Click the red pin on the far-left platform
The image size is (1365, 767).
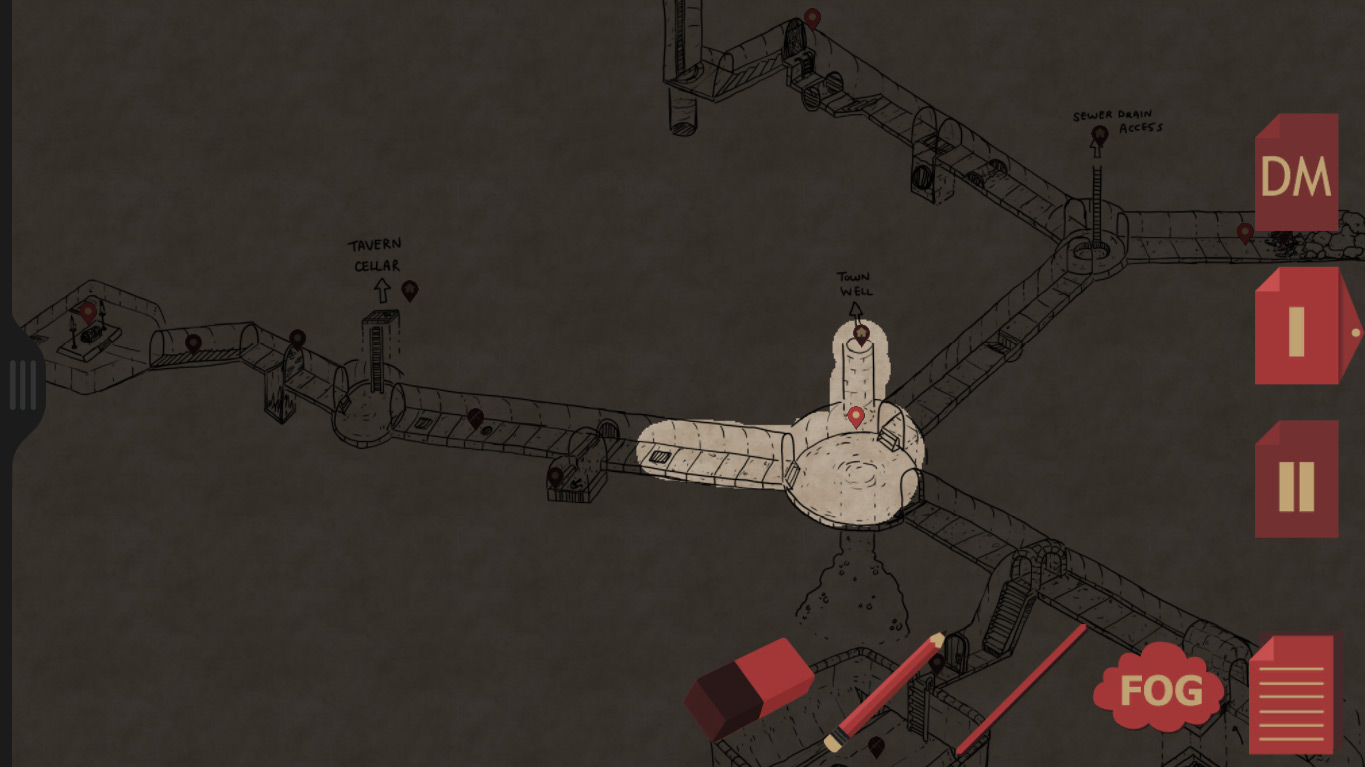[x=87, y=312]
